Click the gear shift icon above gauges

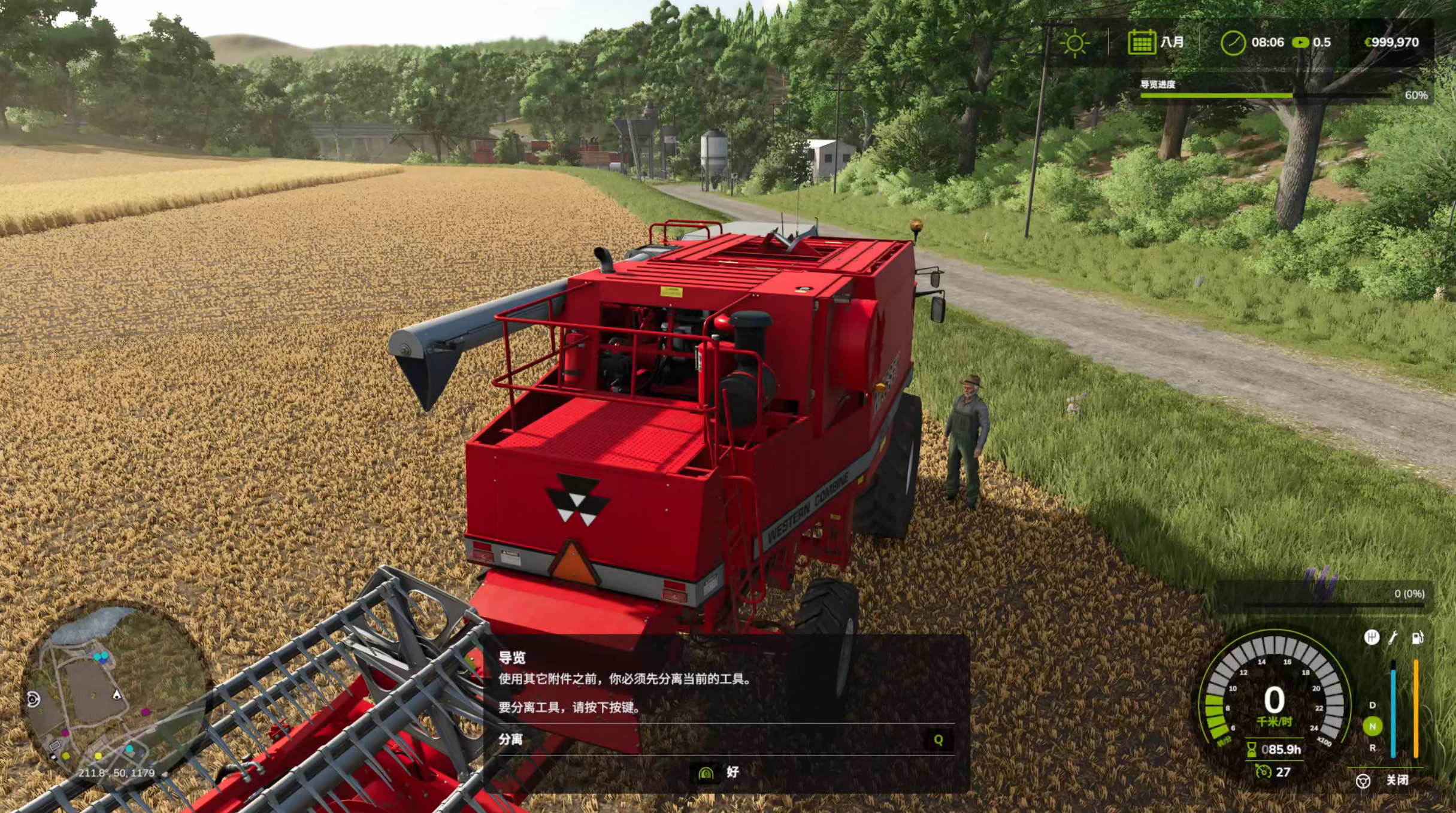click(x=1372, y=638)
